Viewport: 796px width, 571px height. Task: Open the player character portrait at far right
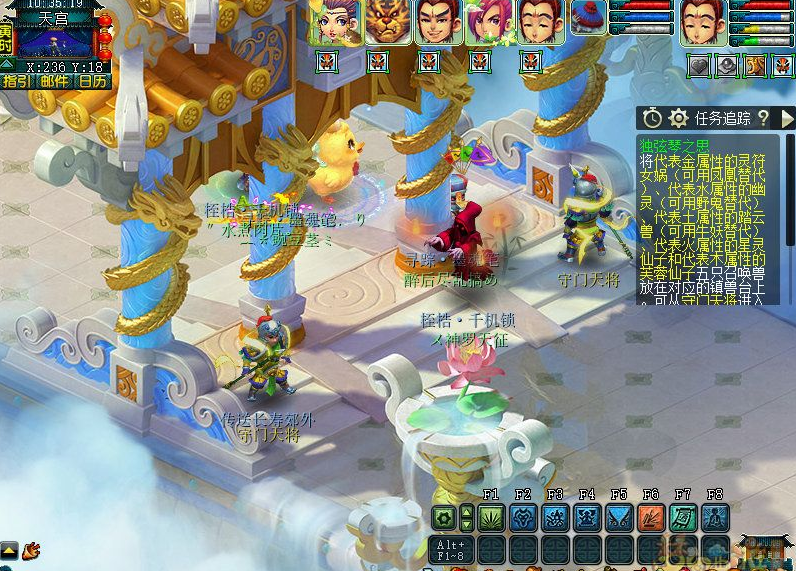pyautogui.click(x=703, y=22)
